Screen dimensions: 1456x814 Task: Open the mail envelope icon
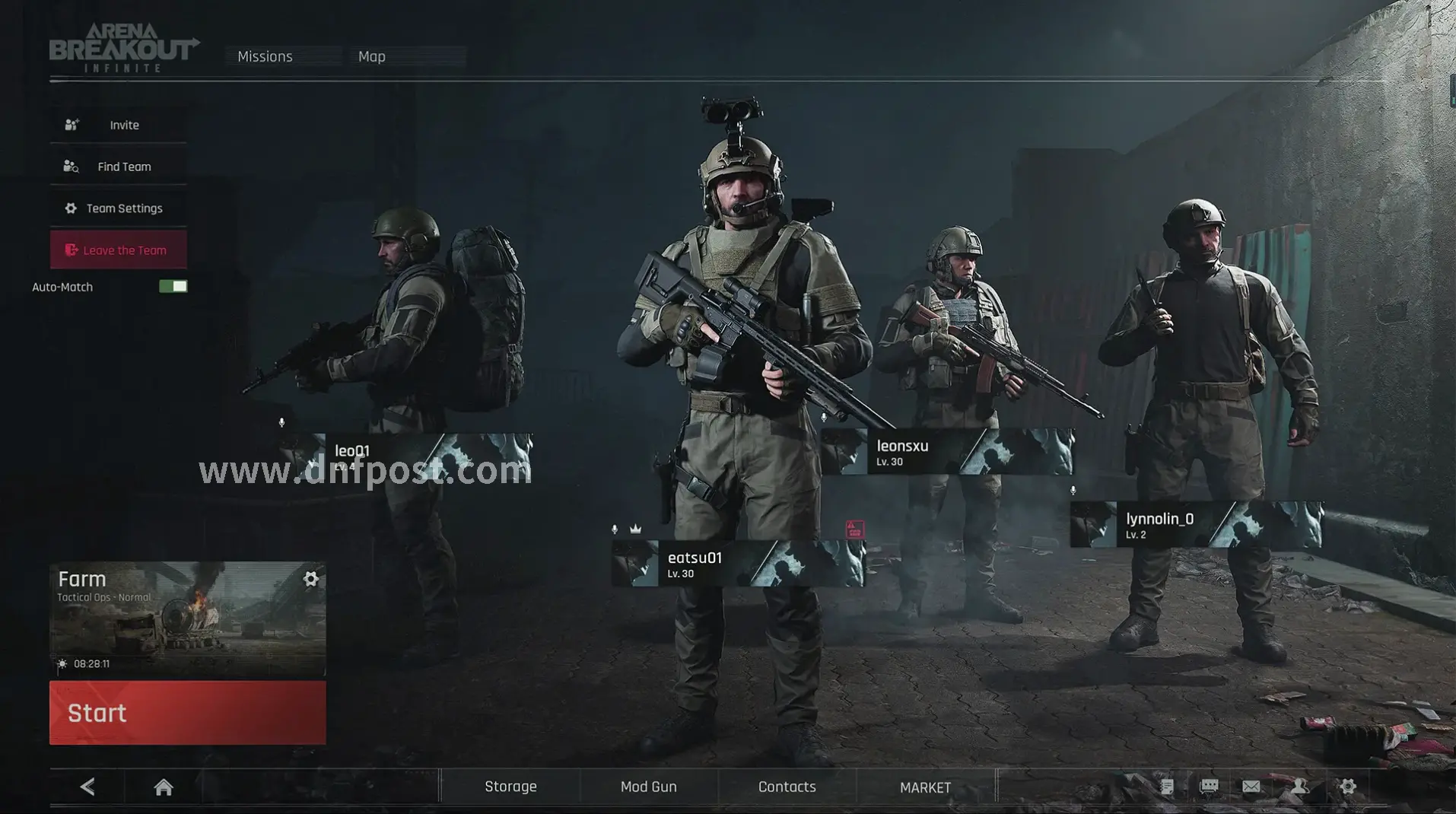click(1251, 787)
